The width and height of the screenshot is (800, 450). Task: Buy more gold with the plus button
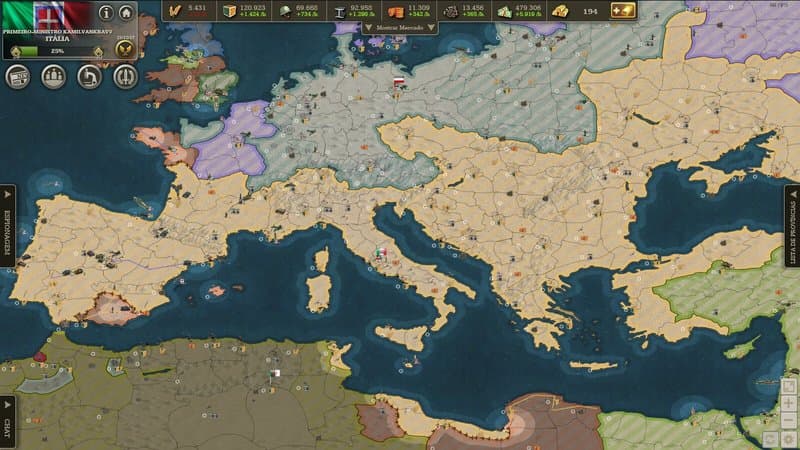[624, 10]
